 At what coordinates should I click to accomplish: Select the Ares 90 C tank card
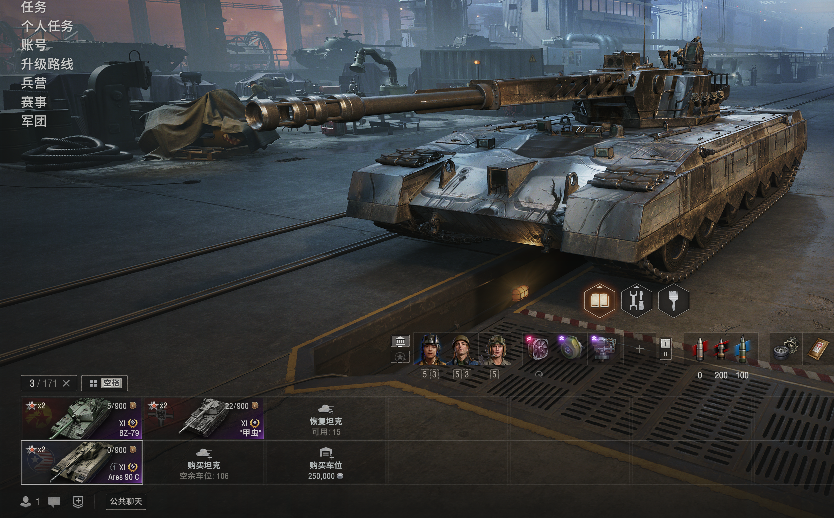tap(82, 463)
